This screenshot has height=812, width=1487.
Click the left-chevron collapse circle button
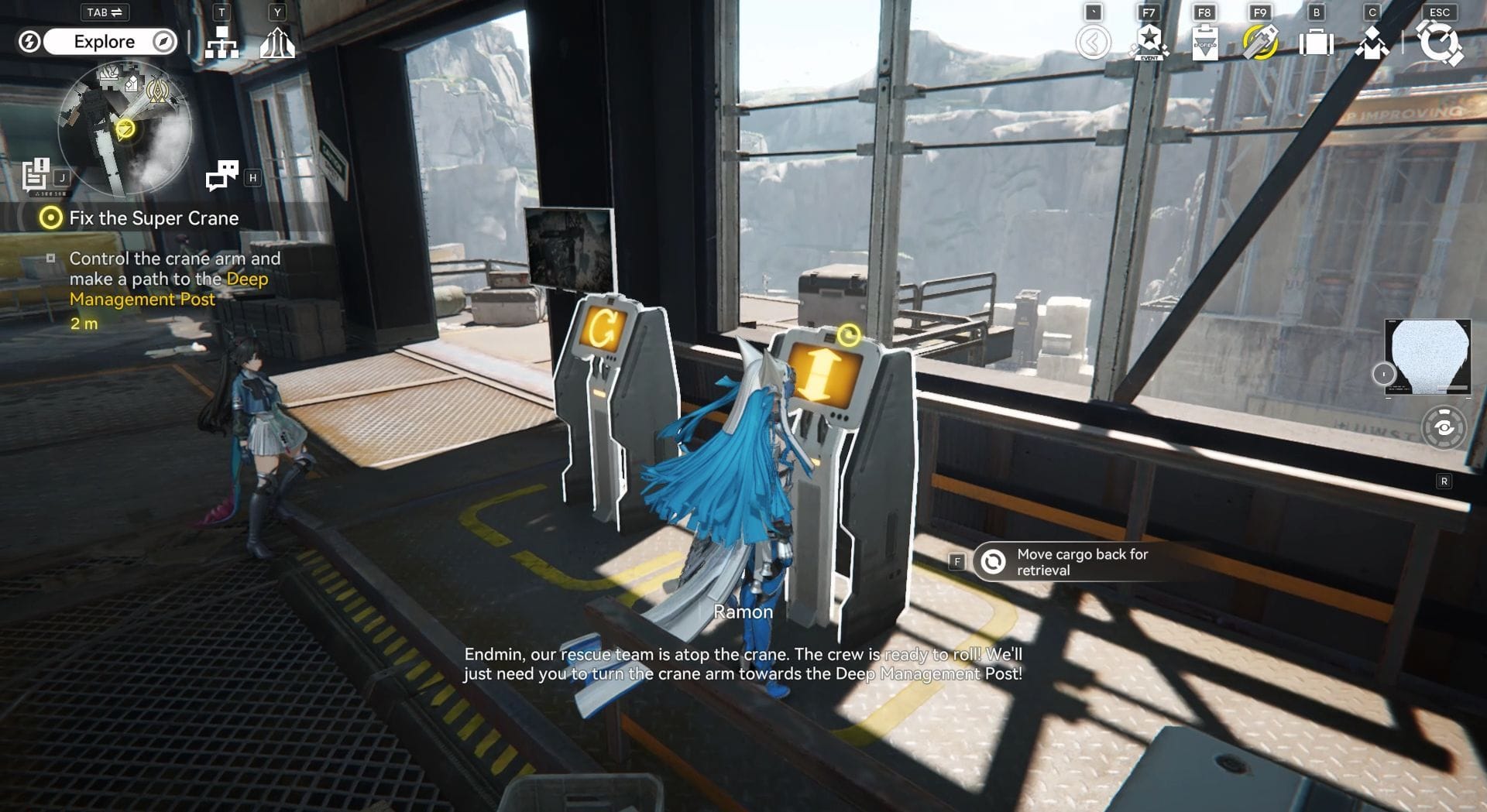[x=1093, y=43]
